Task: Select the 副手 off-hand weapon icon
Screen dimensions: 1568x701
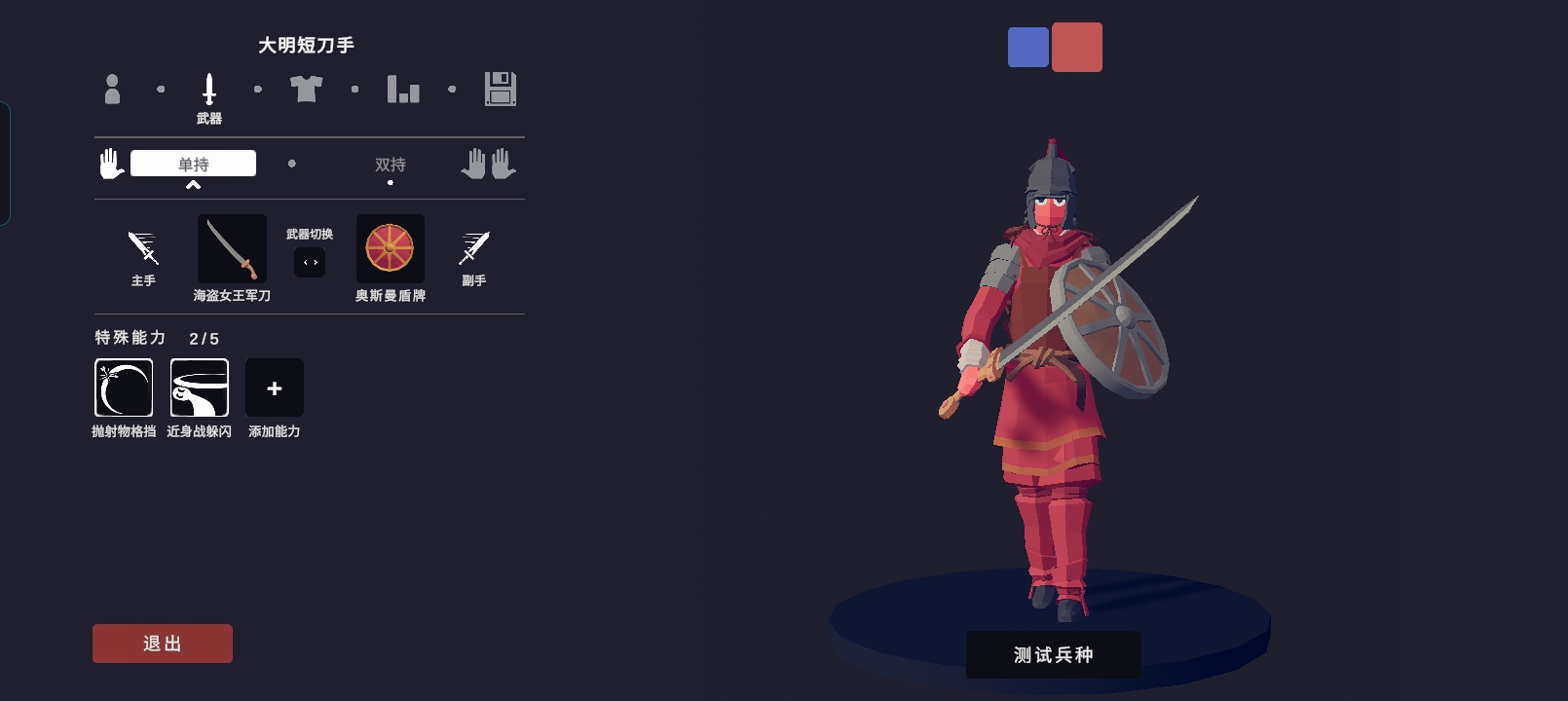Action: pos(474,248)
